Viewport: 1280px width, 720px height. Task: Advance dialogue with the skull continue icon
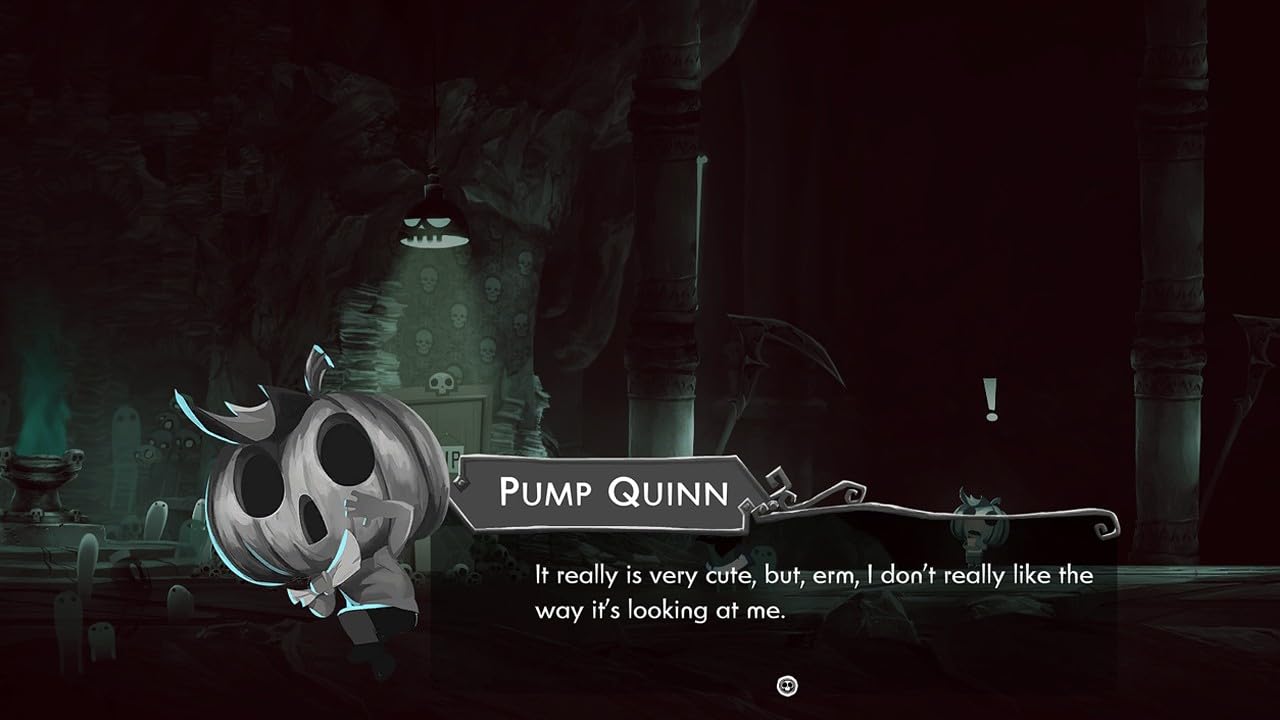pyautogui.click(x=787, y=685)
